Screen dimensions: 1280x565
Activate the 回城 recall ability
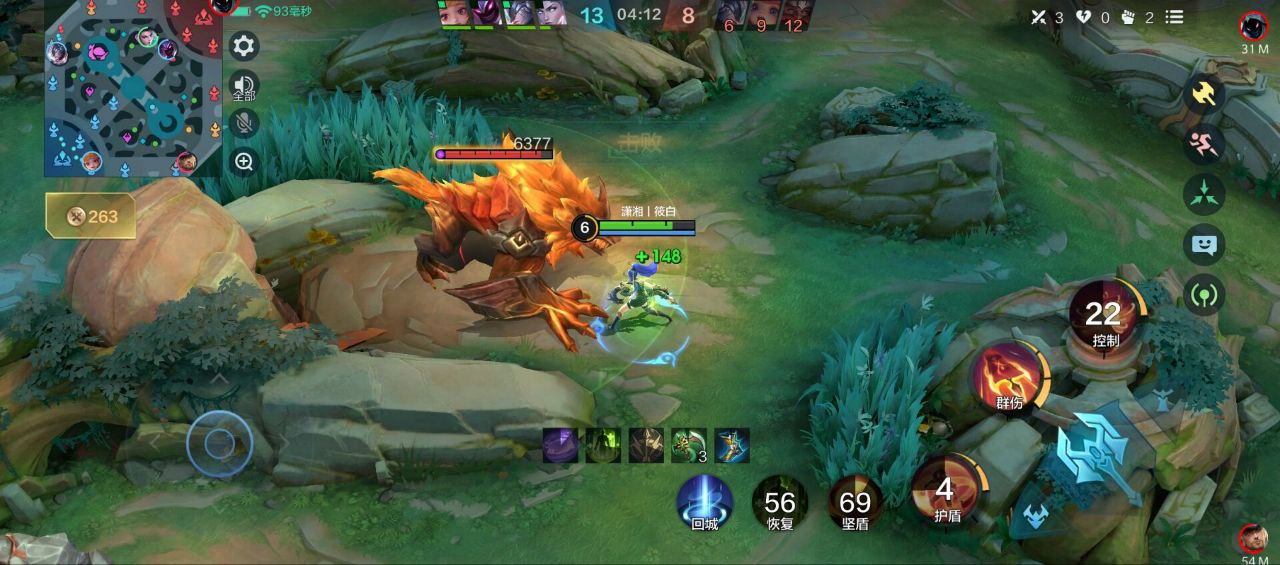[705, 501]
